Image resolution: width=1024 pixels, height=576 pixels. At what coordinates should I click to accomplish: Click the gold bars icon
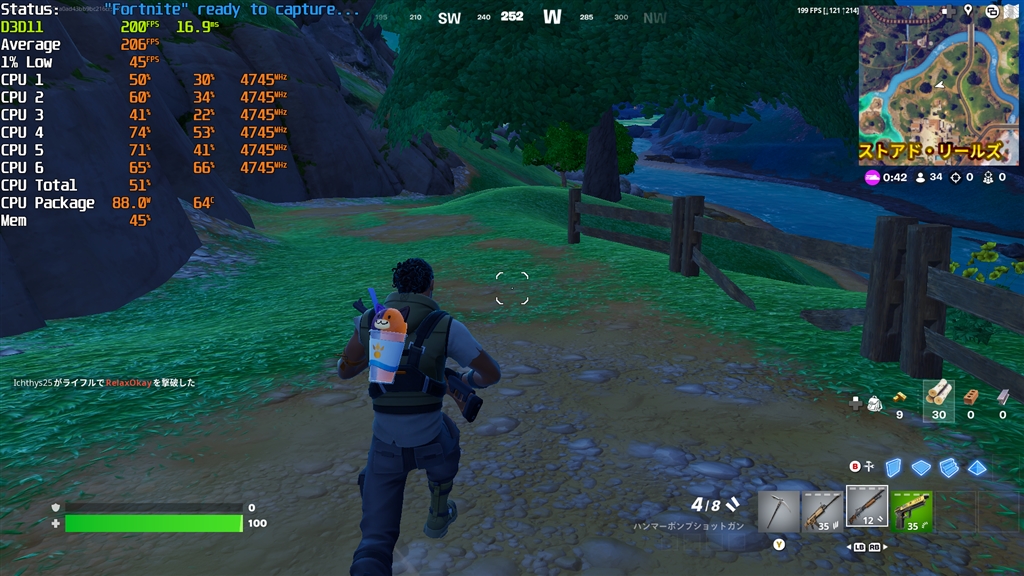tap(899, 396)
